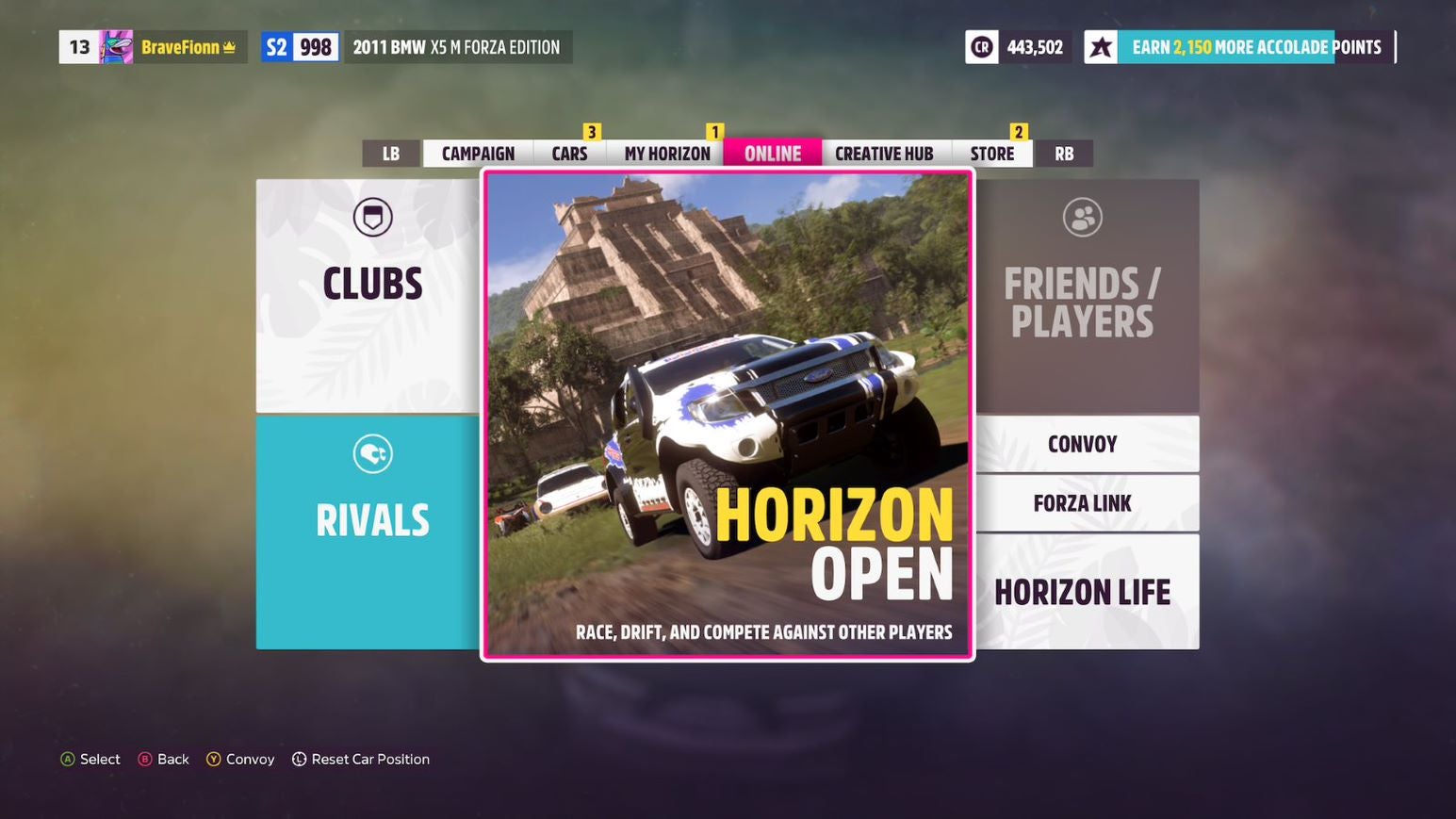This screenshot has height=819, width=1456.
Task: Switch to the Campaign tab
Action: point(476,153)
